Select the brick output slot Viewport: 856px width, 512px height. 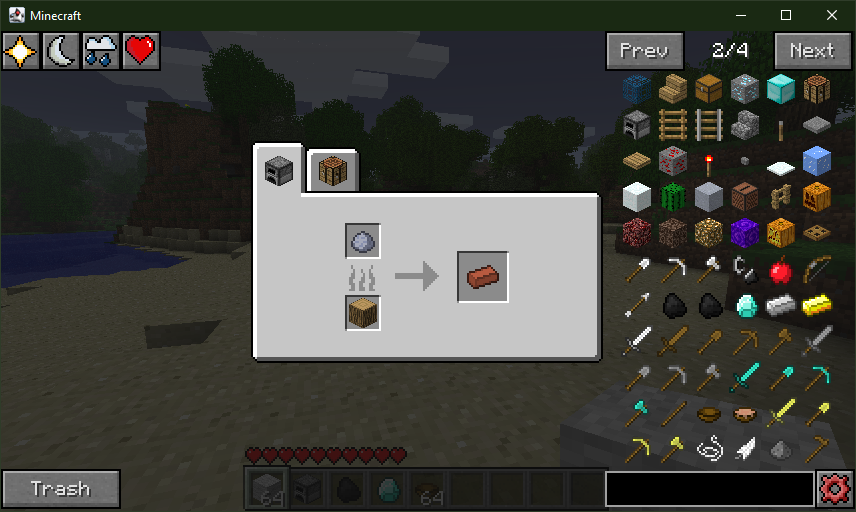(x=483, y=276)
